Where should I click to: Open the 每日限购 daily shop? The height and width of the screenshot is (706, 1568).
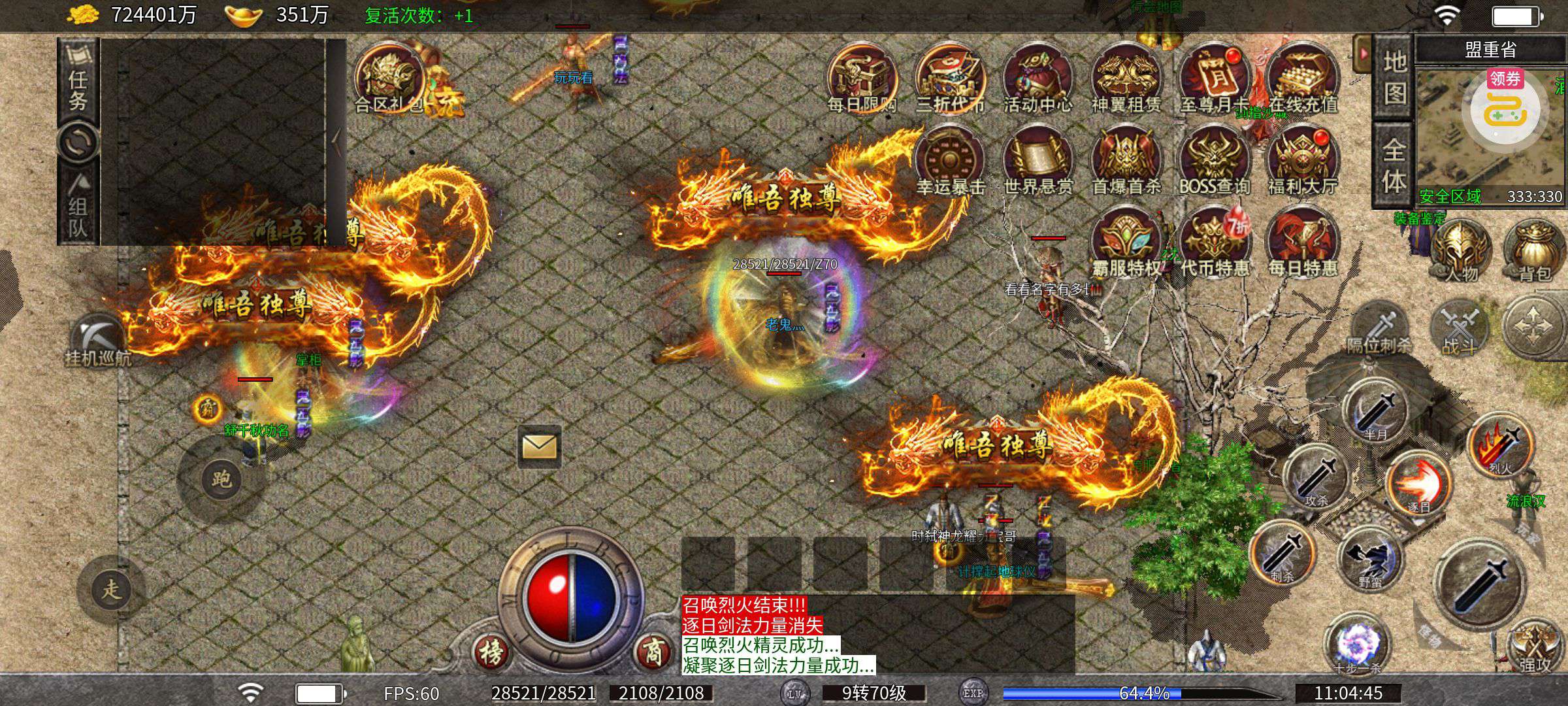point(862,78)
